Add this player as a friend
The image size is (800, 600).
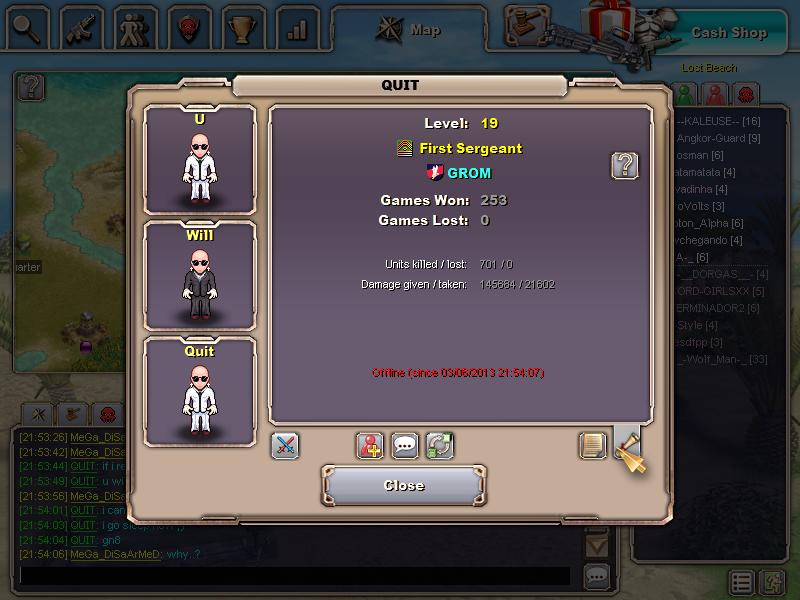click(x=371, y=446)
